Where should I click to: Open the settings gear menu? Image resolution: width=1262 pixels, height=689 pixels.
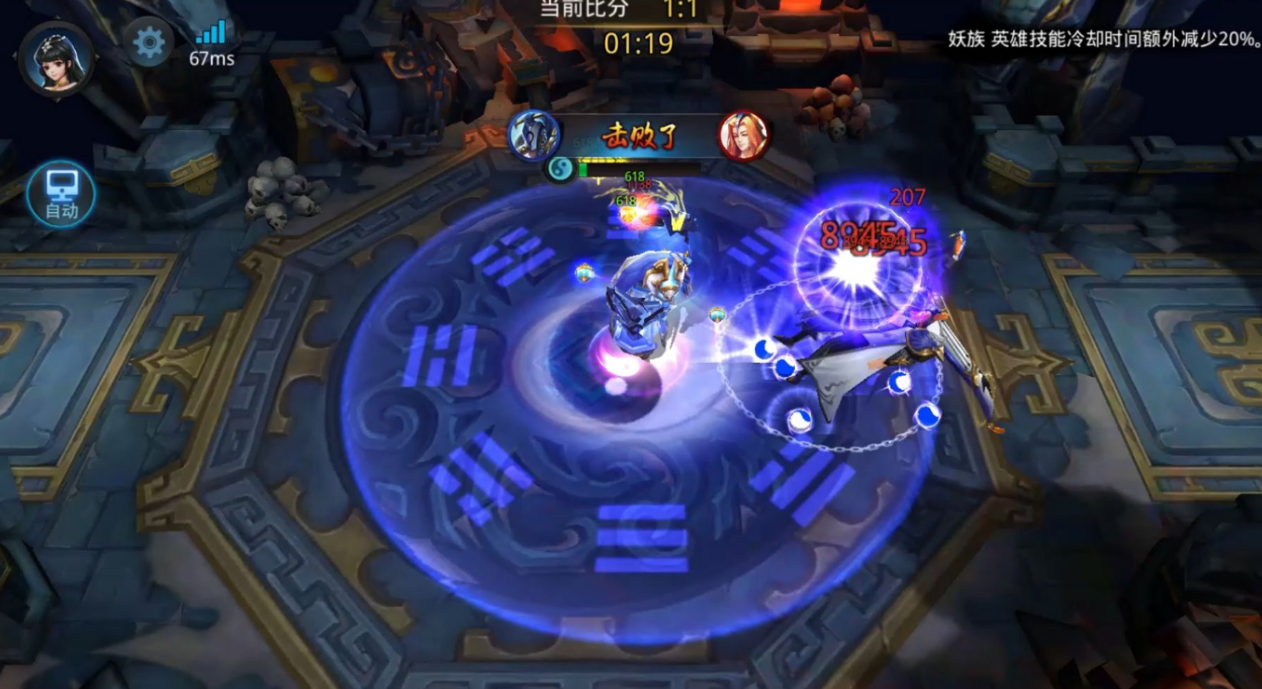pos(149,43)
